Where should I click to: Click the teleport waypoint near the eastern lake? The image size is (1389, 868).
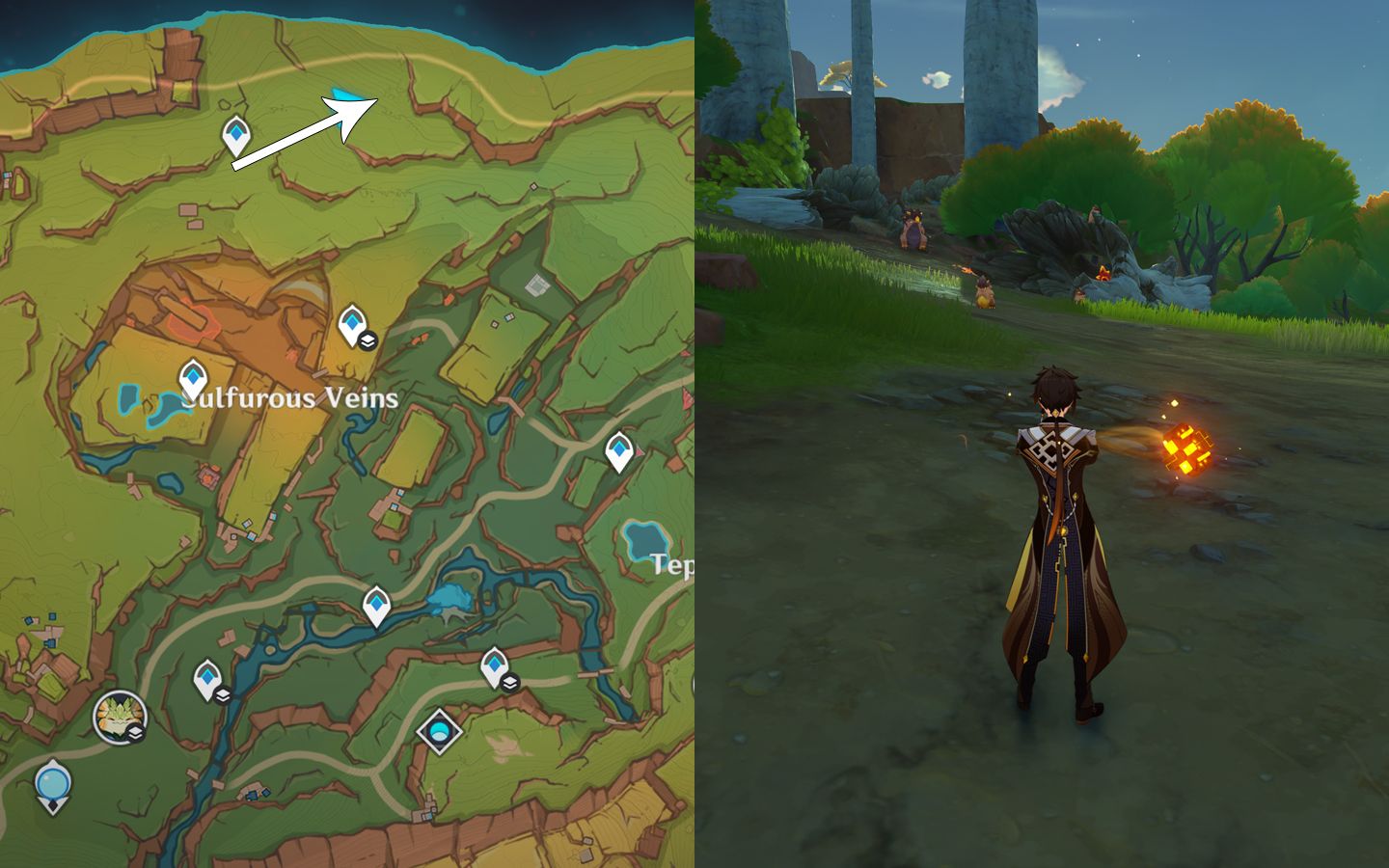(x=618, y=447)
